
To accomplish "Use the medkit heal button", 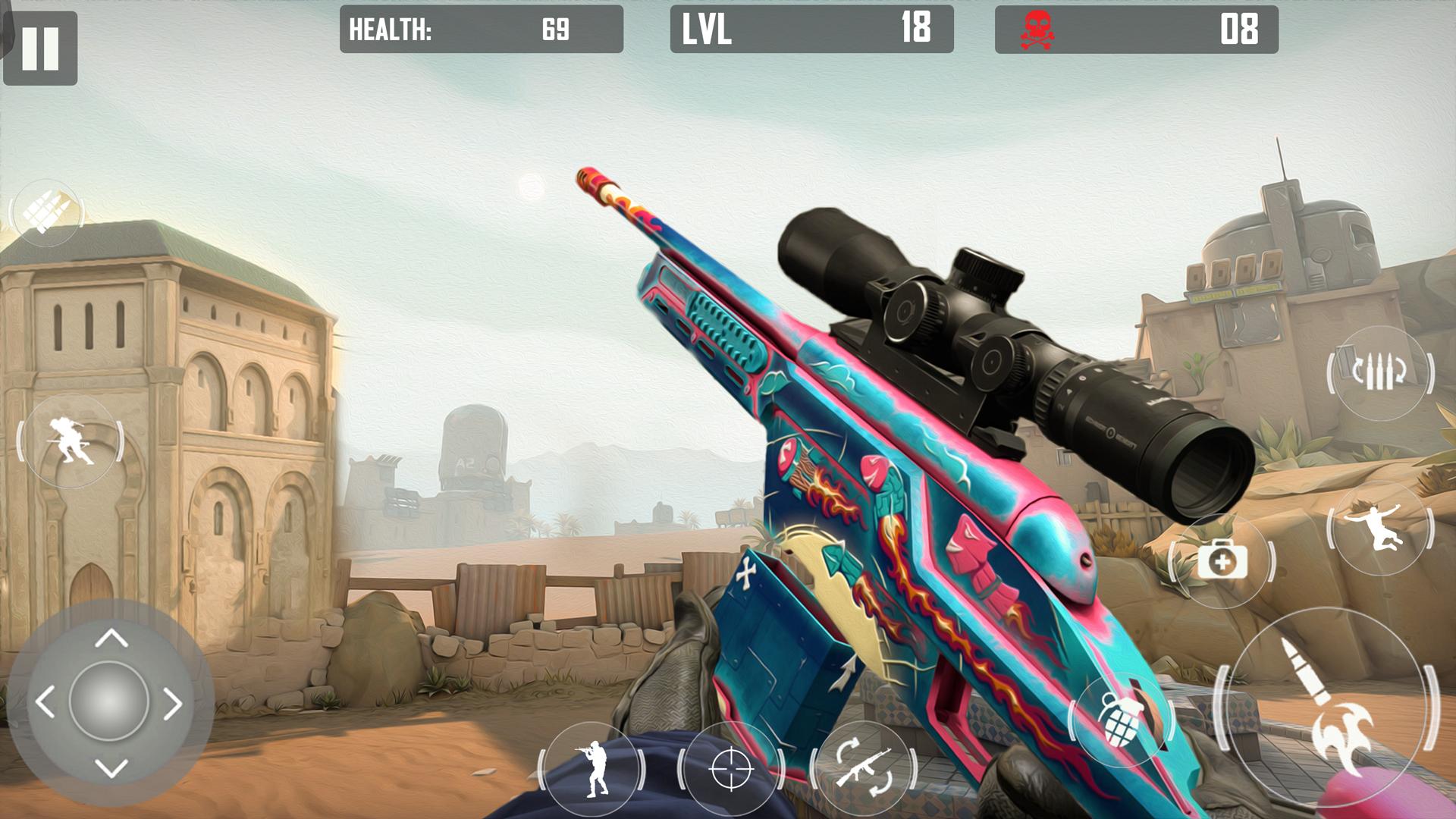I will 1222,562.
